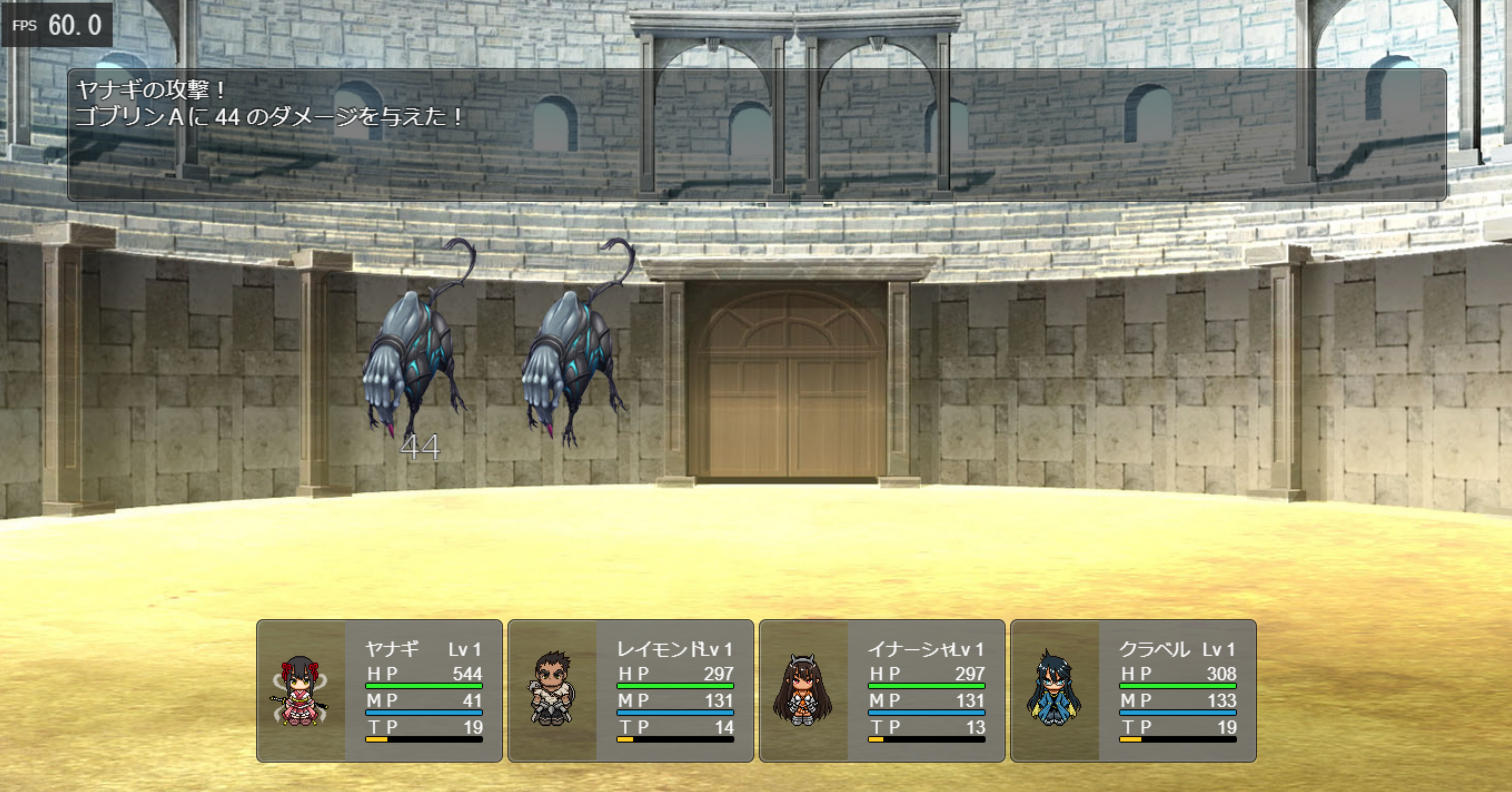The height and width of the screenshot is (792, 1512).
Task: Toggle the FPS counter display mode
Action: (57, 25)
